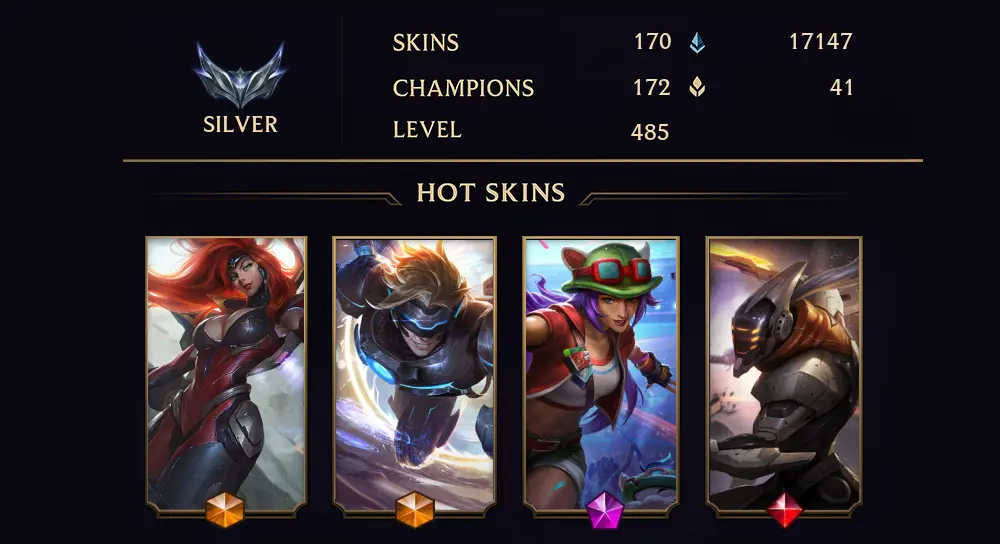Click the Silver rank emblem
Viewport: 1000px width, 544px height.
coord(240,76)
